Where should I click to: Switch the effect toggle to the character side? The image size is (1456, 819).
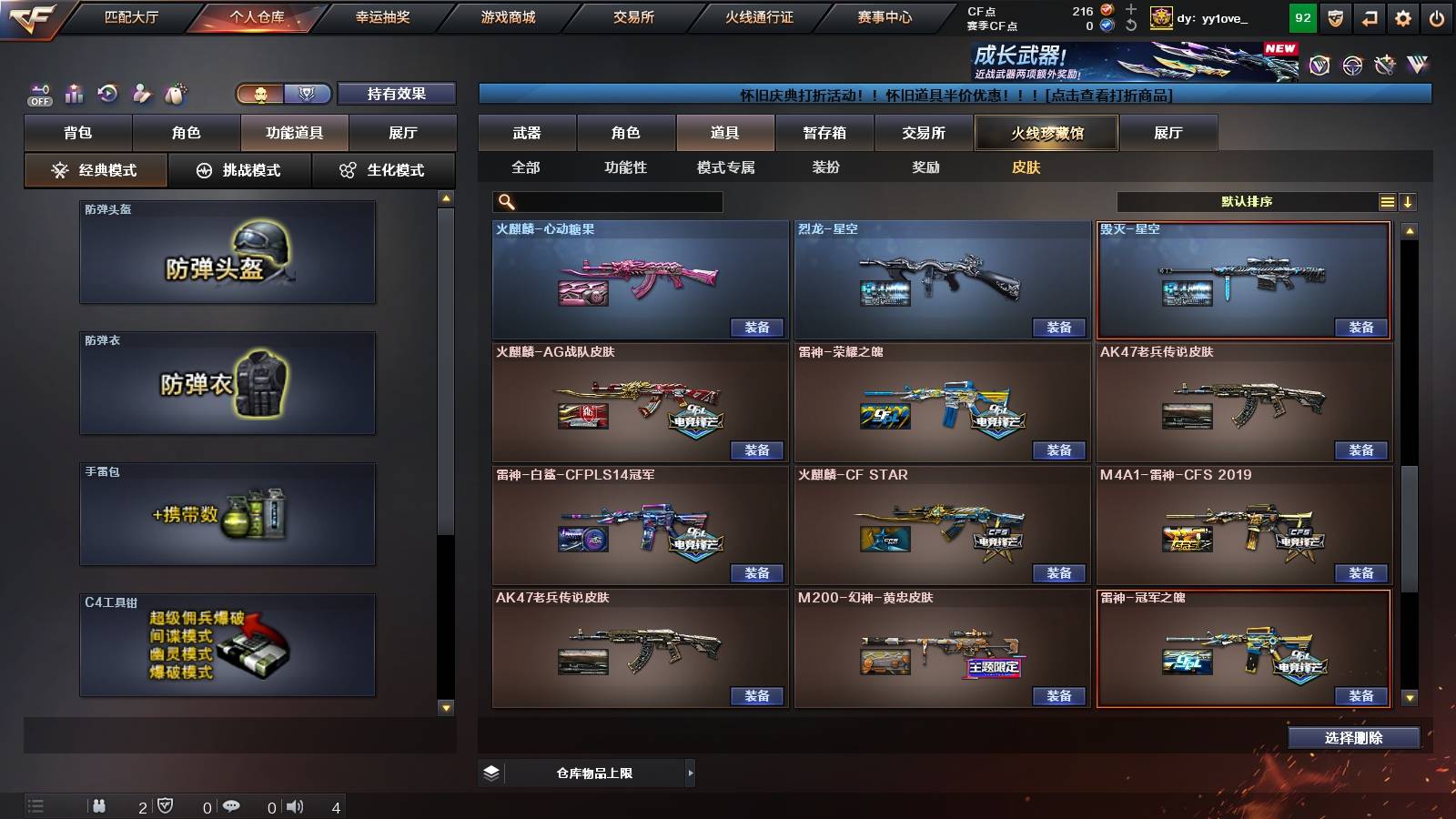click(260, 94)
